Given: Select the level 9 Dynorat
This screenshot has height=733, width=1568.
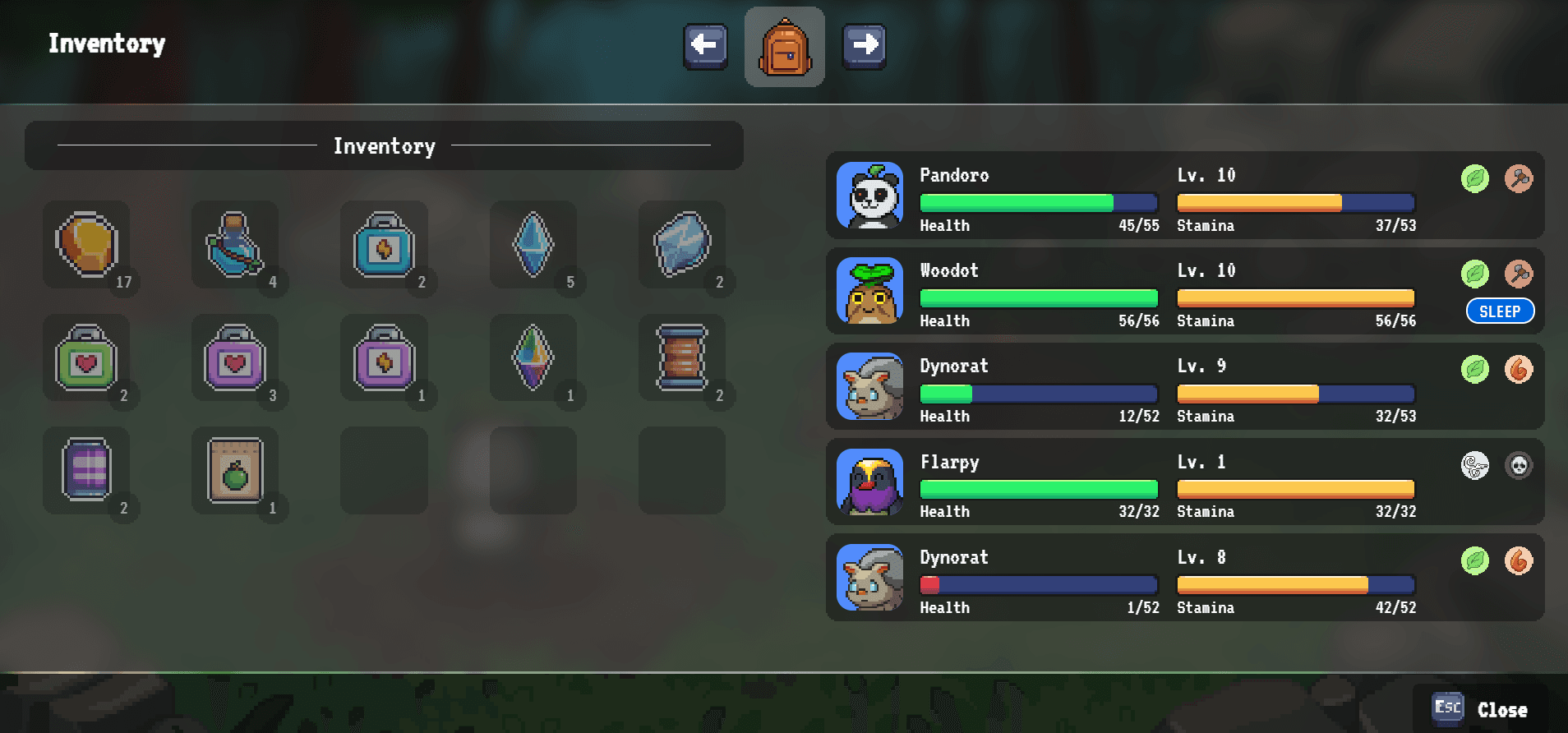Looking at the screenshot, I should (1184, 387).
